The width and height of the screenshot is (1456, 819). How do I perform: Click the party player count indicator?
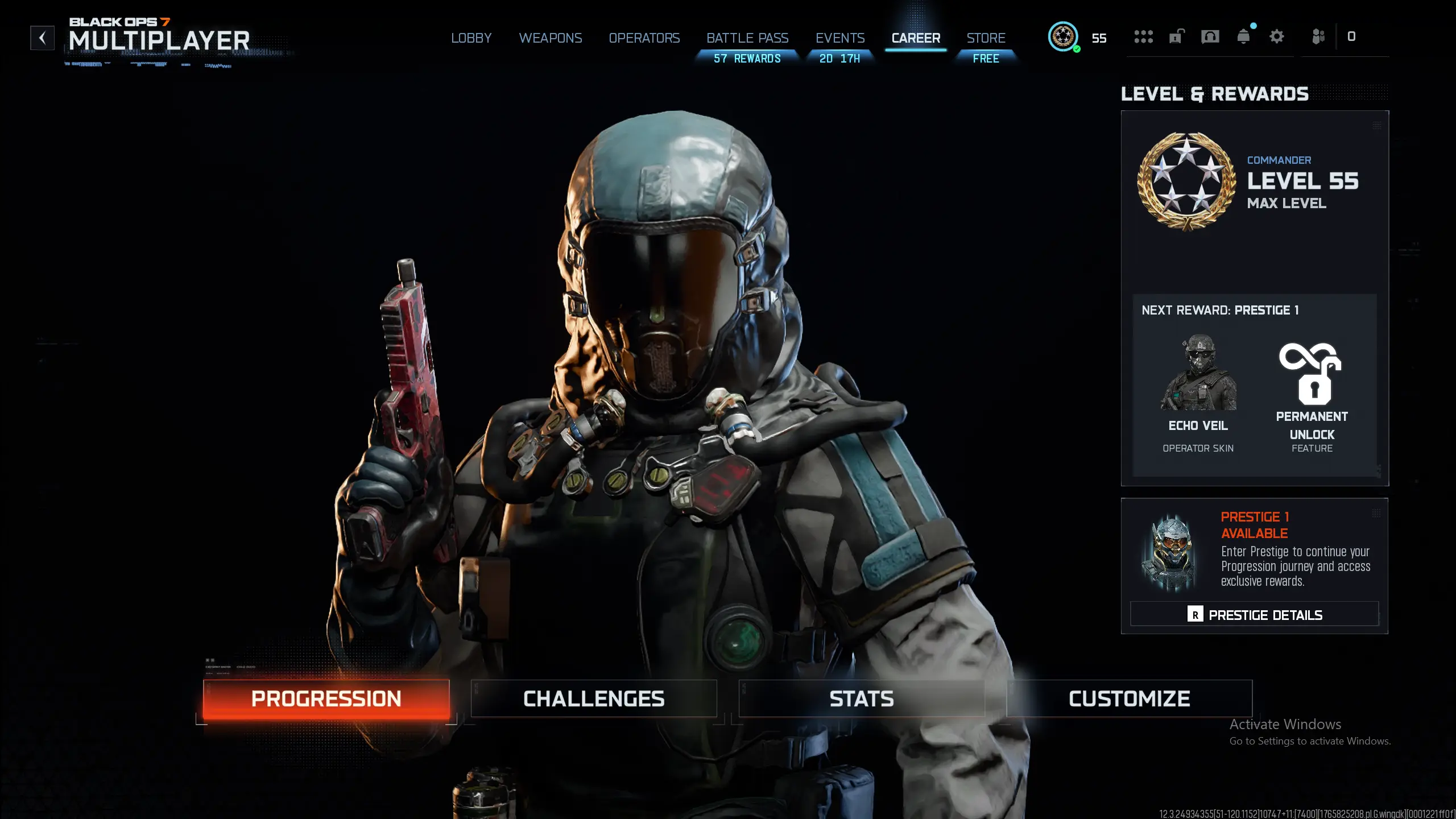[1352, 36]
